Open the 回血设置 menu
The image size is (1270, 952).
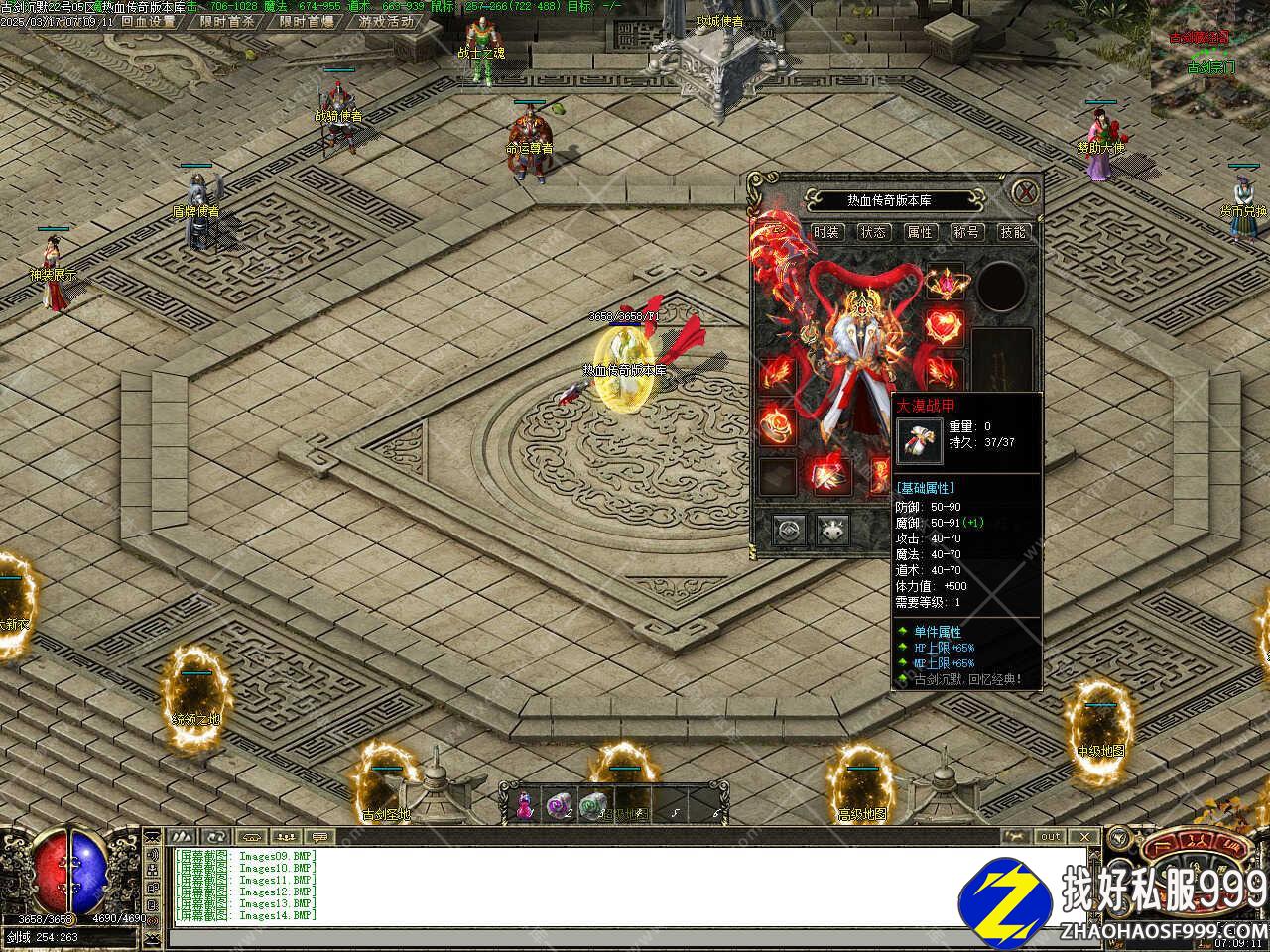147,20
